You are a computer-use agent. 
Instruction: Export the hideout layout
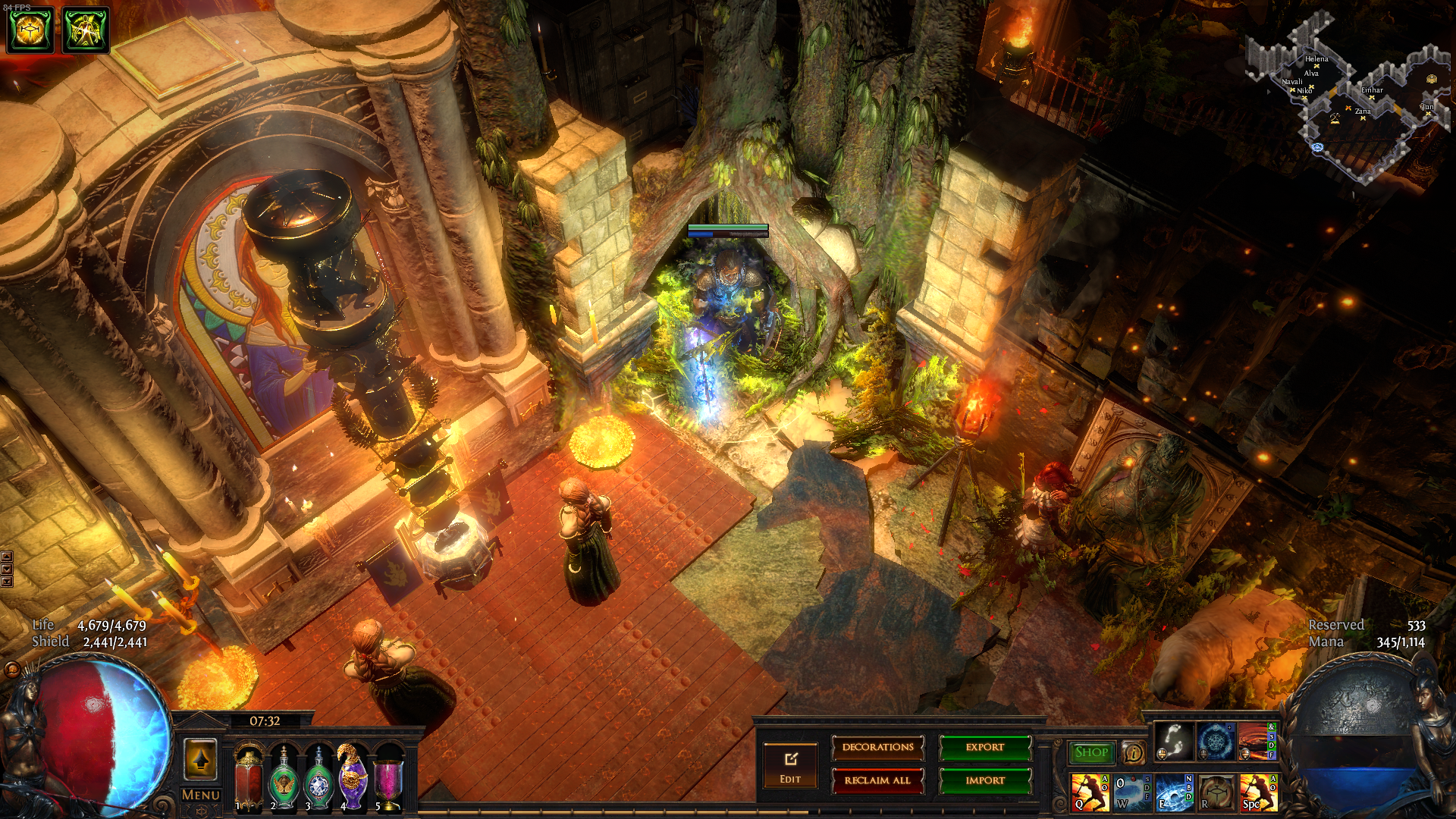[985, 748]
